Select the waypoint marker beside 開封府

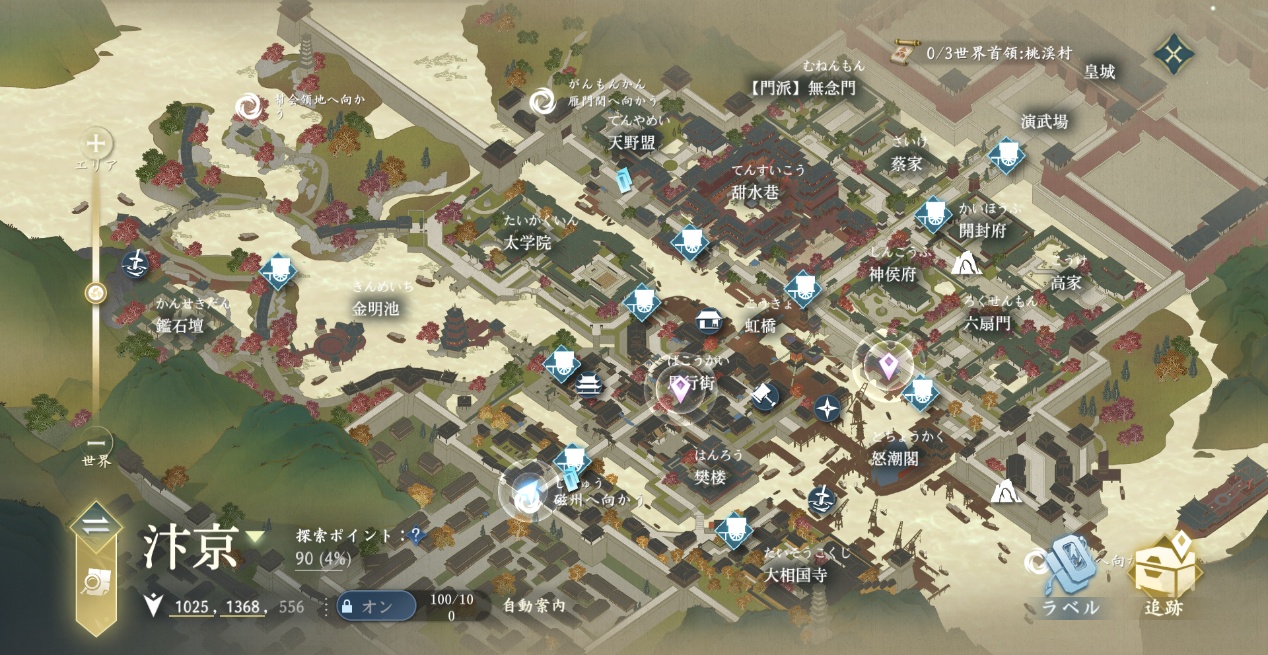934,213
